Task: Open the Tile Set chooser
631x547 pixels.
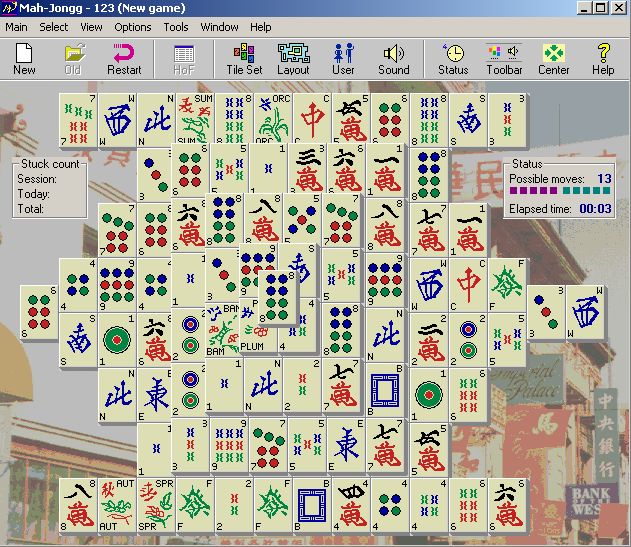Action: pos(244,59)
